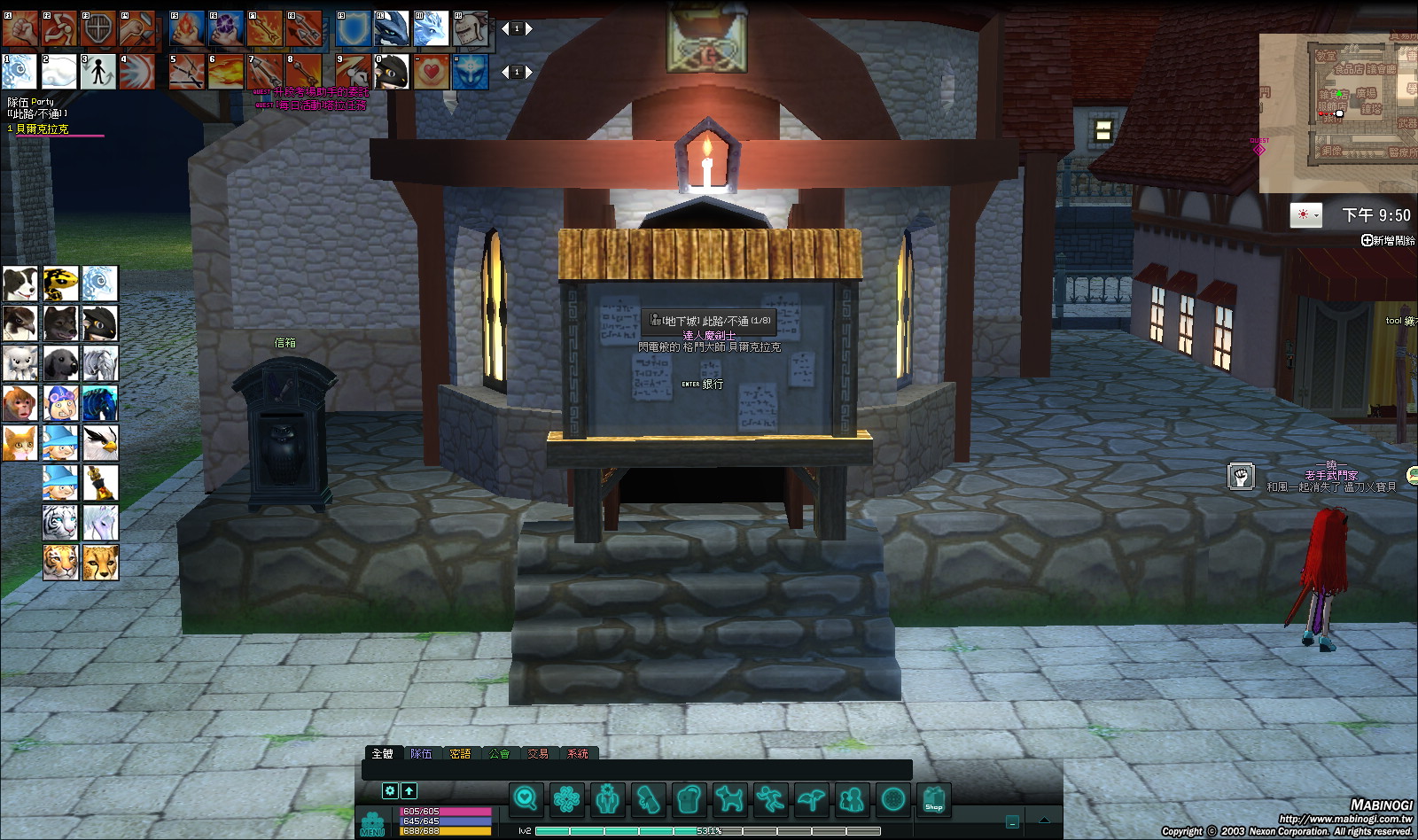The image size is (1418, 840).
Task: Open the main MENU button
Action: tap(373, 824)
